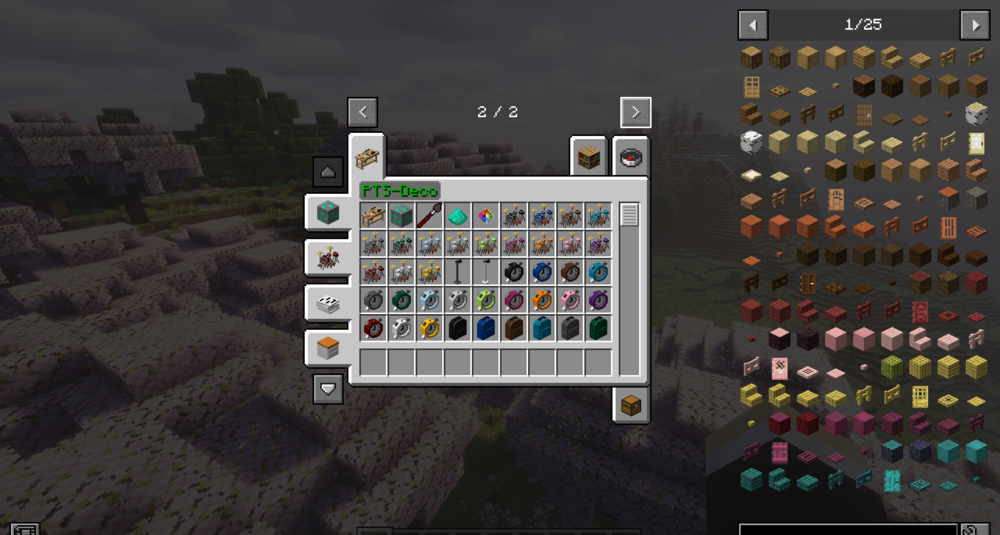Grab the black backpack item
The height and width of the screenshot is (535, 1000).
[x=458, y=328]
